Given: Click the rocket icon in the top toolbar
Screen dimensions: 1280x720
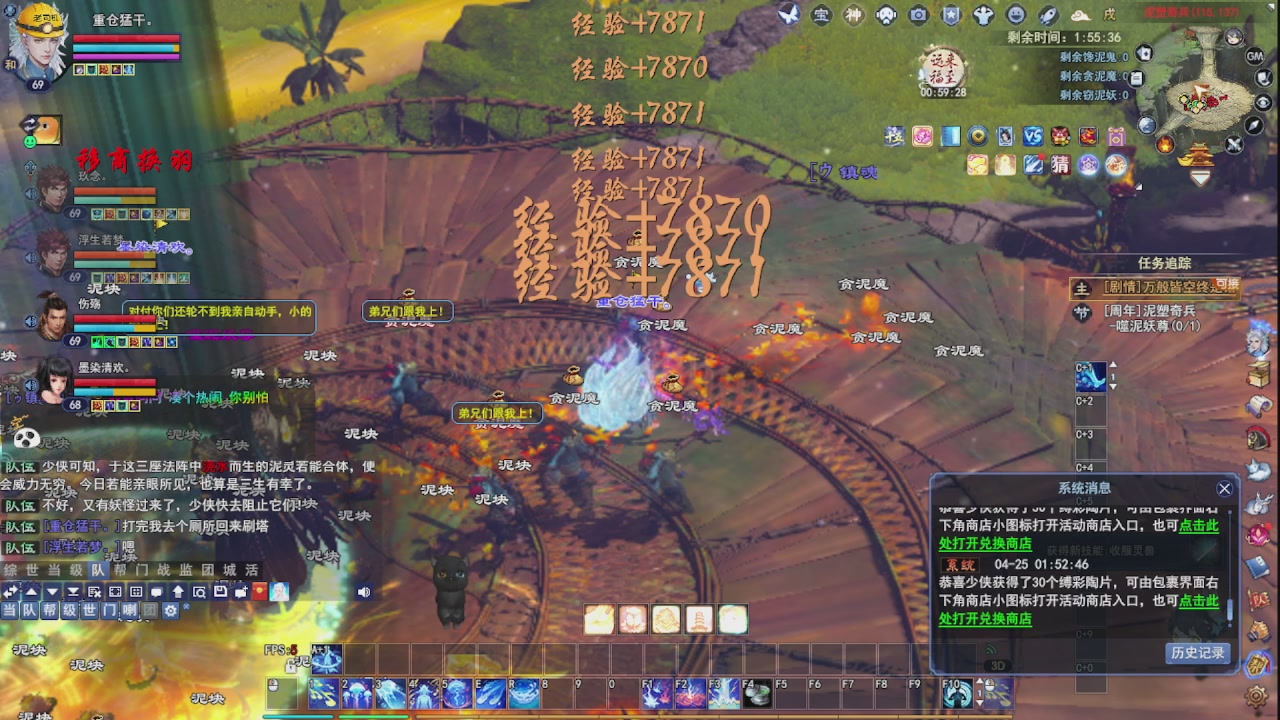Looking at the screenshot, I should pyautogui.click(x=1048, y=16).
